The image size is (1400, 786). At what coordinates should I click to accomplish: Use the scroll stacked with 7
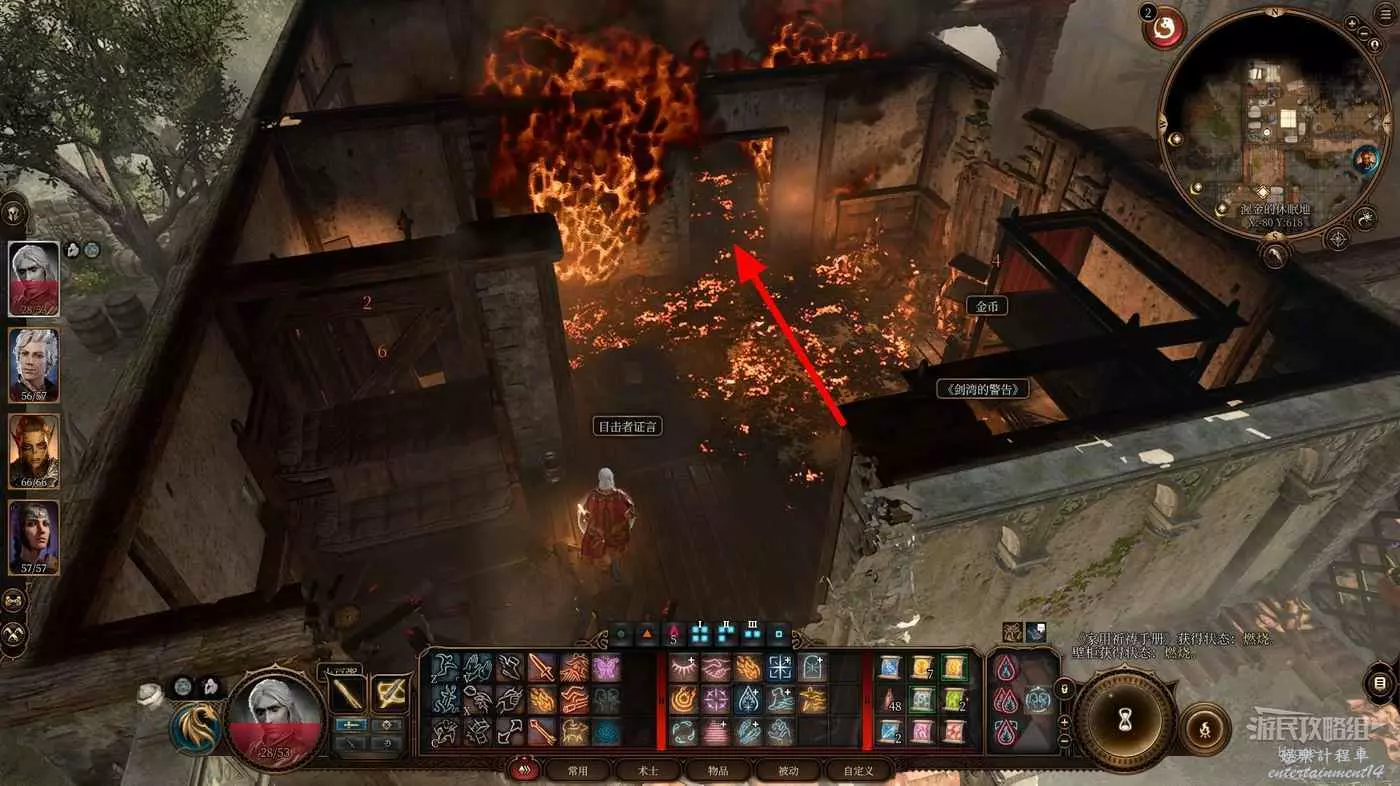pyautogui.click(x=921, y=667)
